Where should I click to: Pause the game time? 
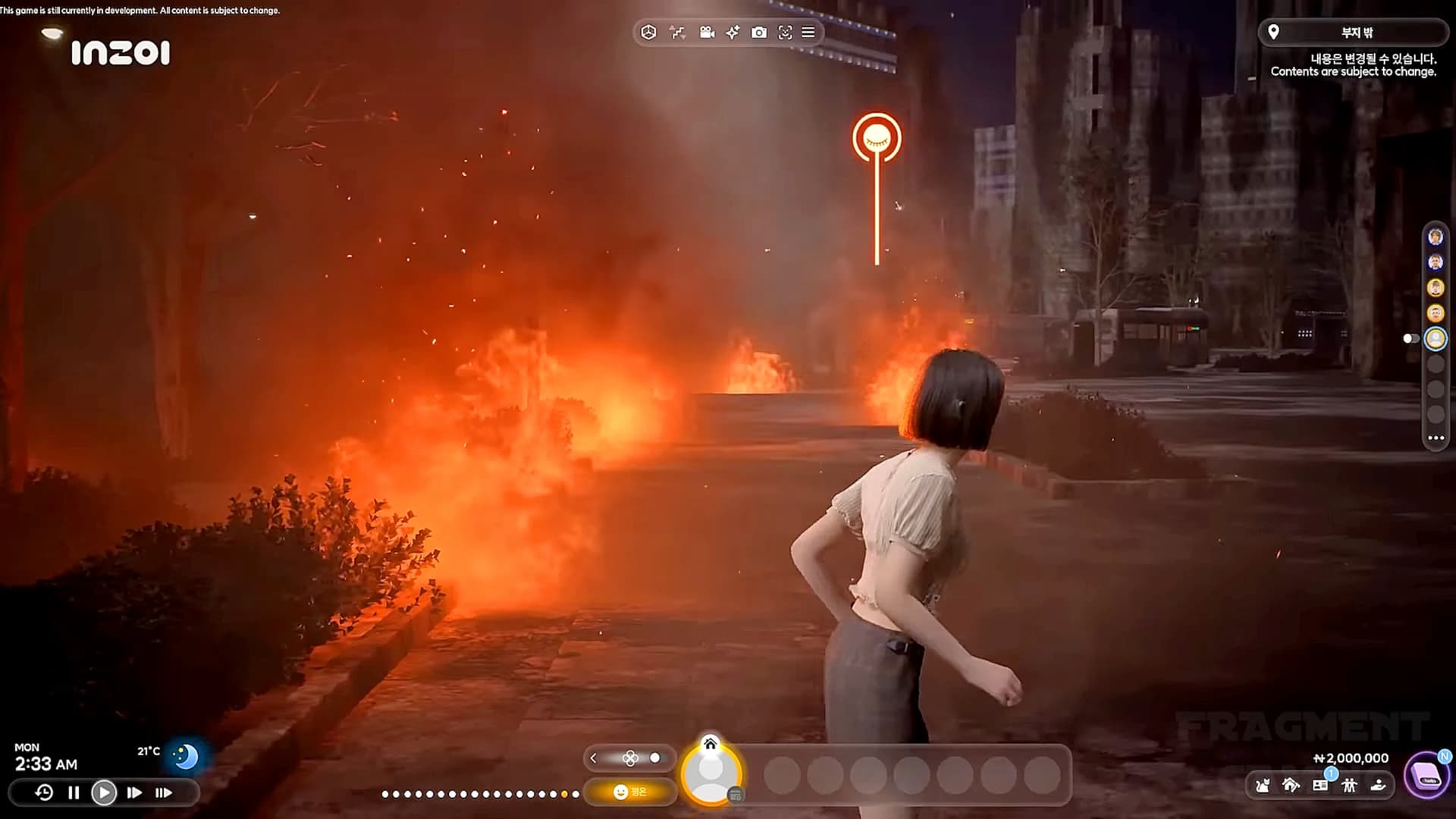[x=74, y=792]
